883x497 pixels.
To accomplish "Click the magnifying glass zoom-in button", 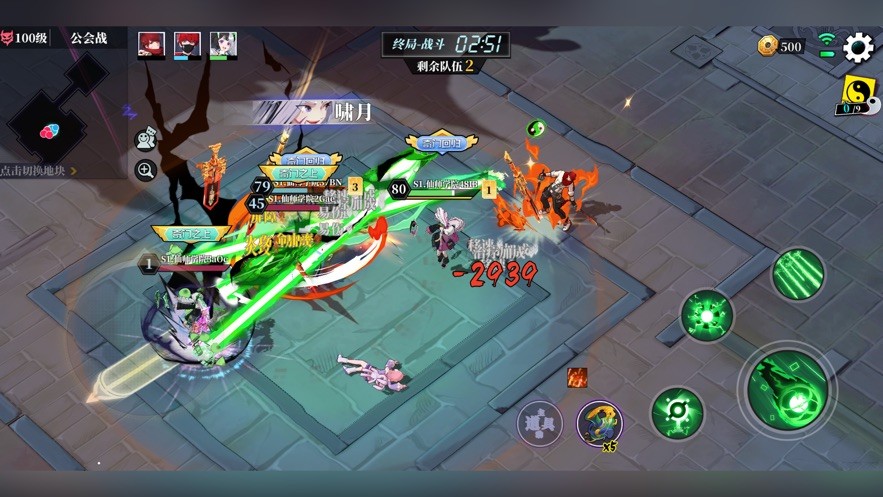I will click(x=146, y=171).
